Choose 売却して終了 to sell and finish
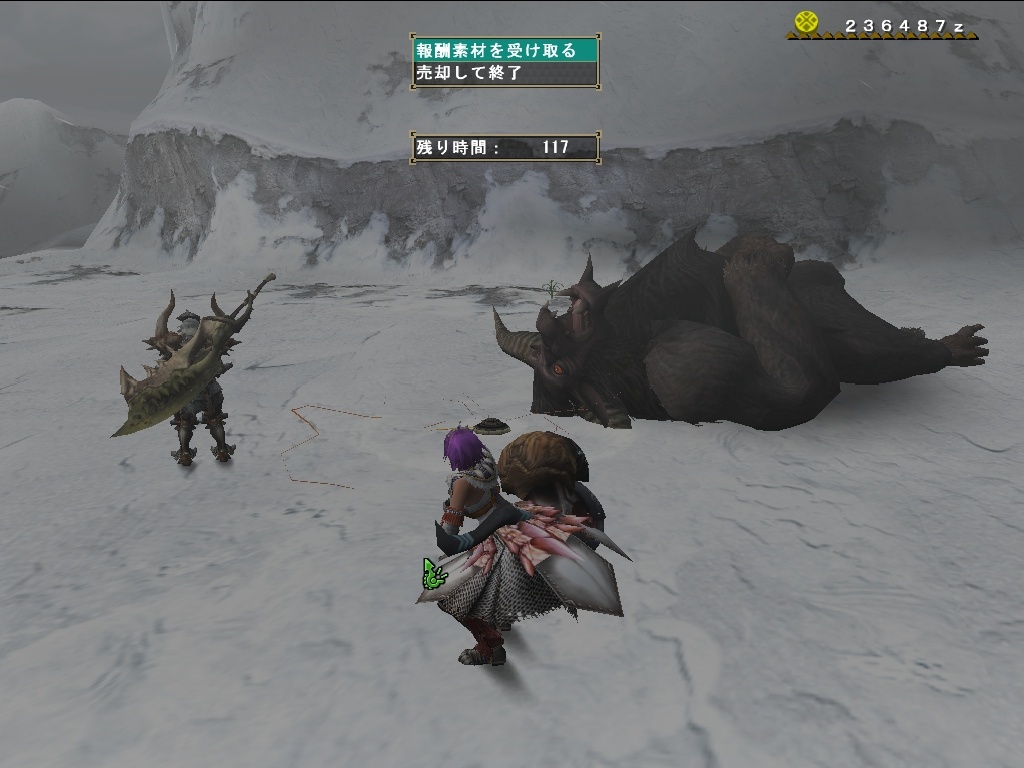This screenshot has width=1024, height=768. 505,73
